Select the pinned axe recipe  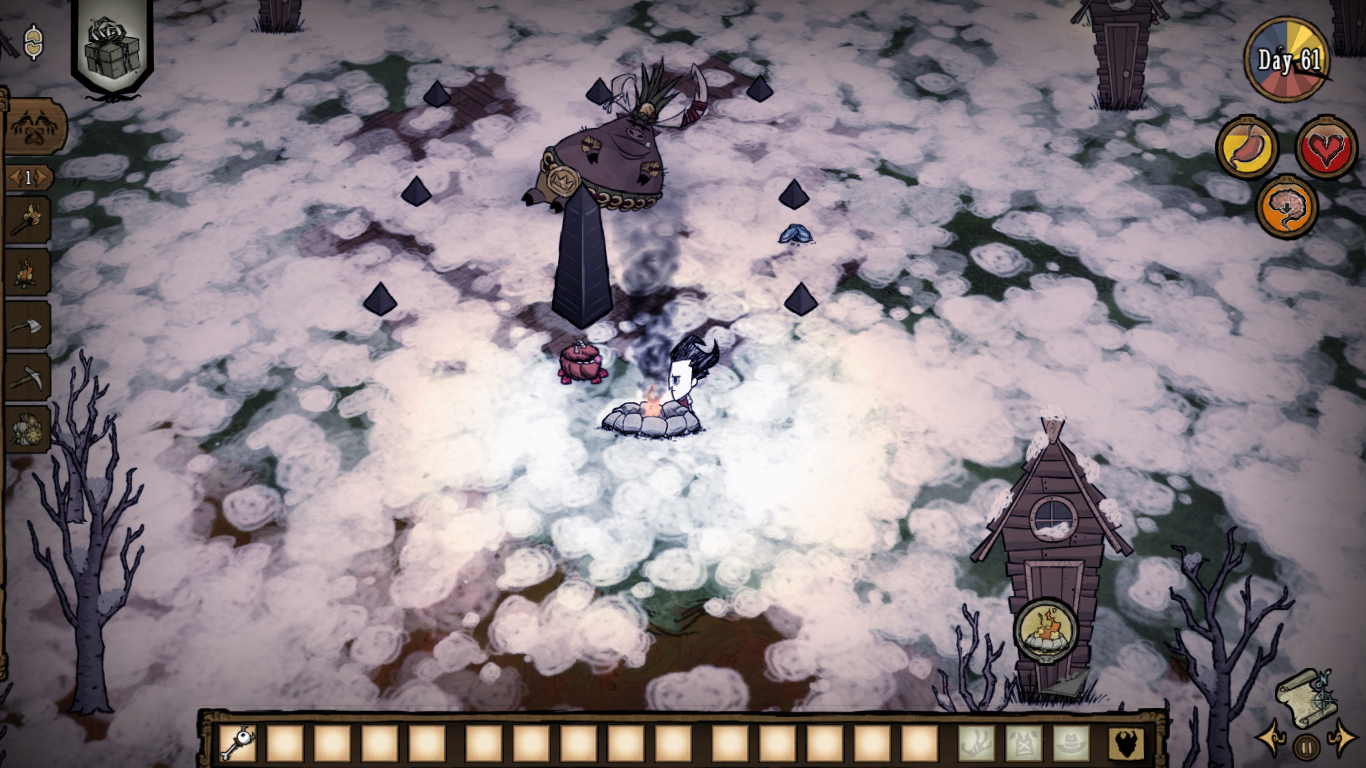26,324
